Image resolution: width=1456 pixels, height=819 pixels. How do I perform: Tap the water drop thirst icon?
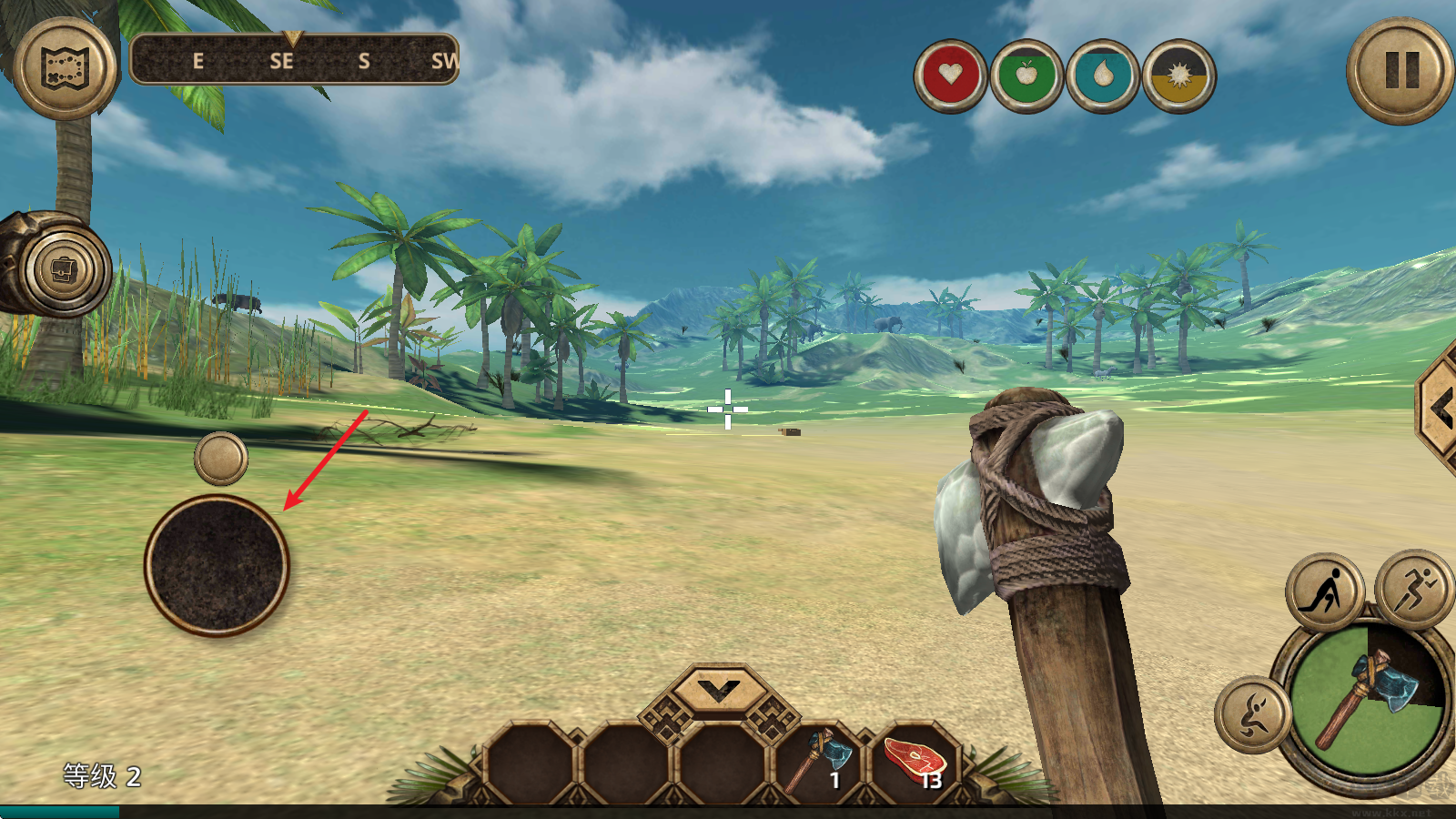pyautogui.click(x=1103, y=76)
